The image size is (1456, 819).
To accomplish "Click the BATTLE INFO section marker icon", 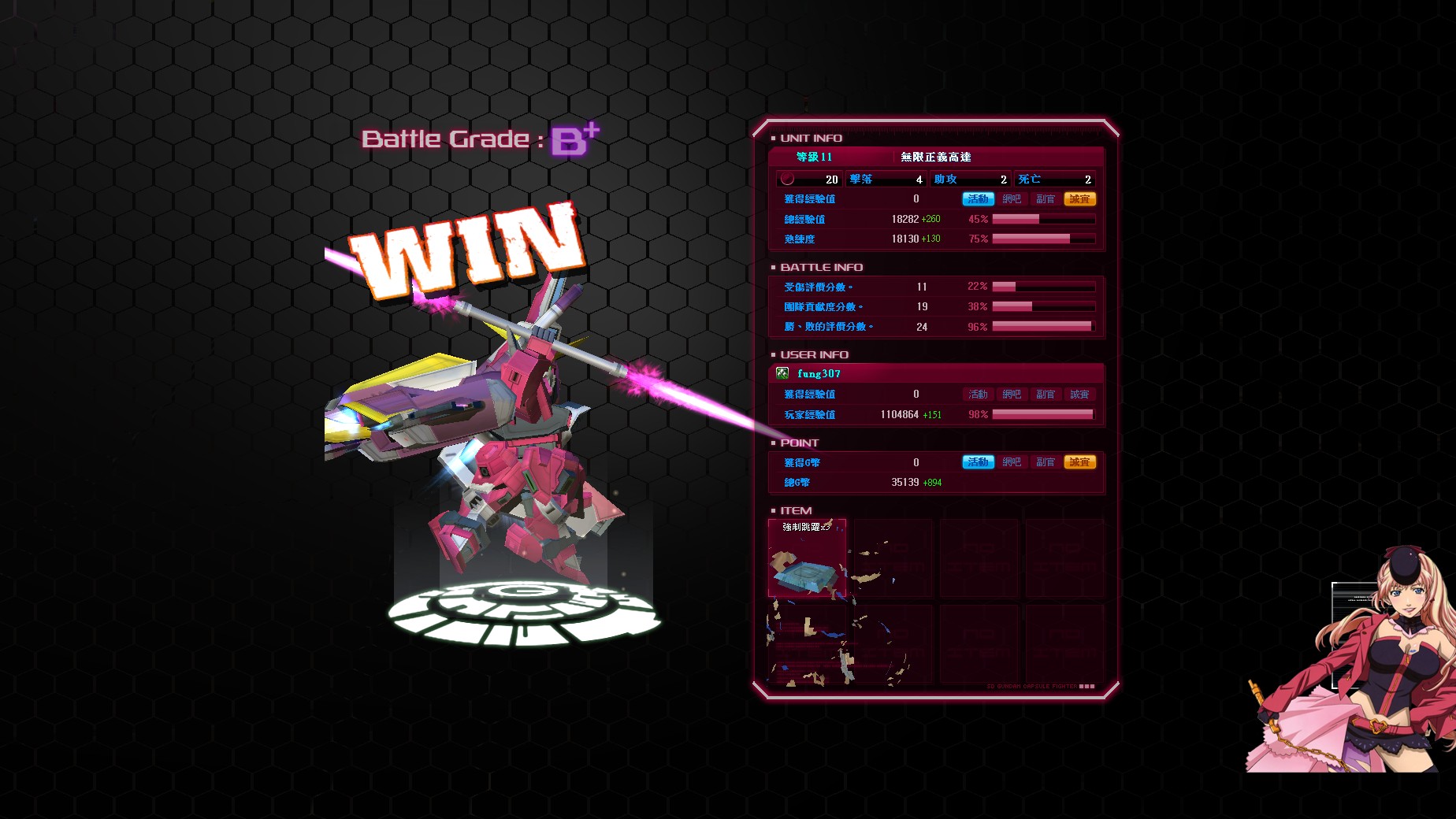I will tap(772, 268).
